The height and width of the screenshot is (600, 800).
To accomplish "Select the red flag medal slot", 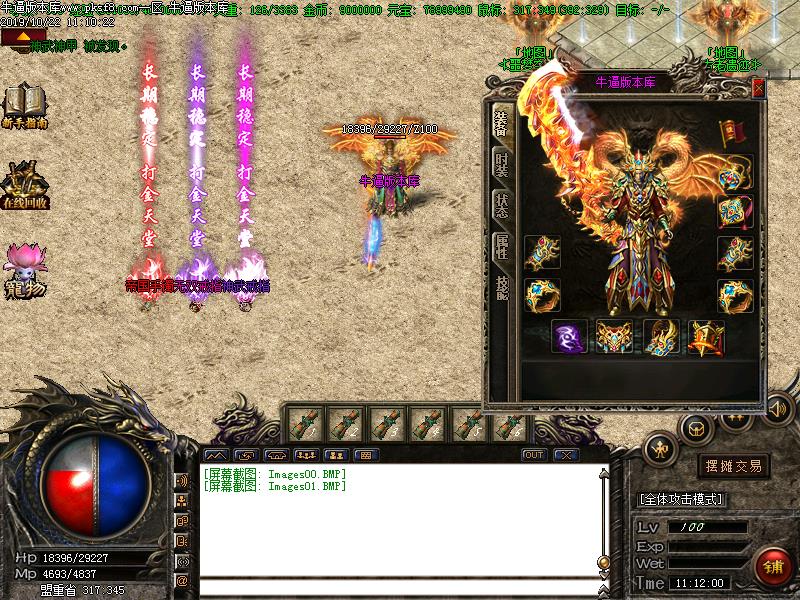I will coord(734,131).
